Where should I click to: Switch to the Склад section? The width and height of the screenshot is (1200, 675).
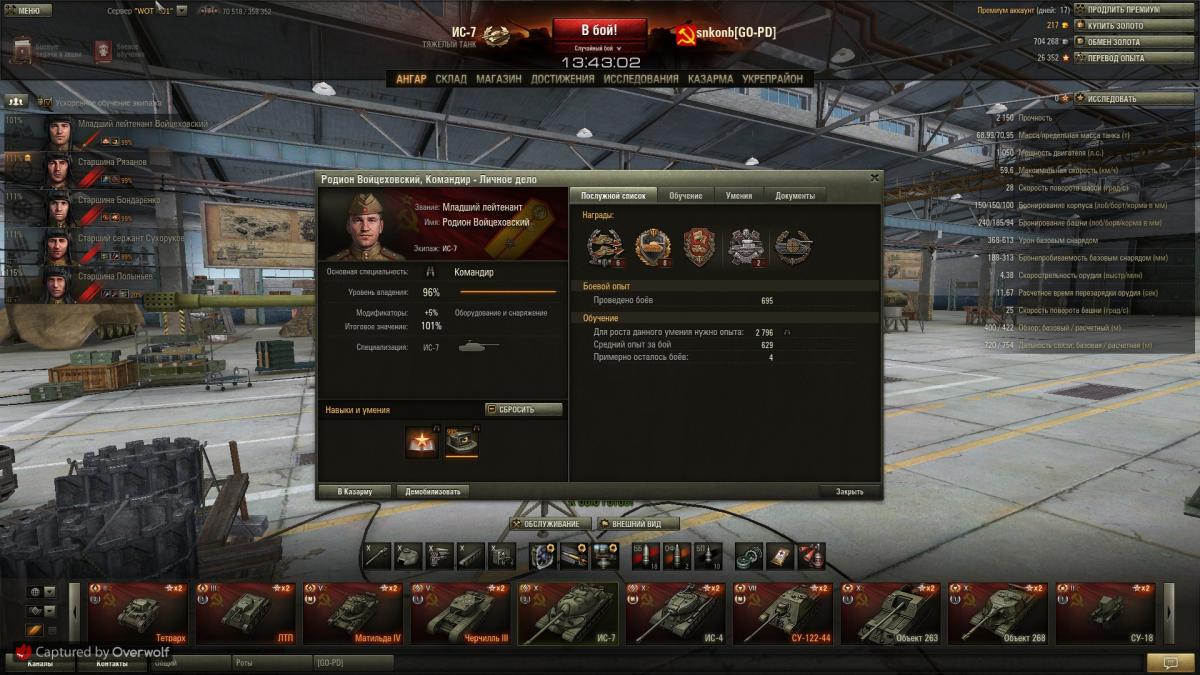[x=451, y=79]
